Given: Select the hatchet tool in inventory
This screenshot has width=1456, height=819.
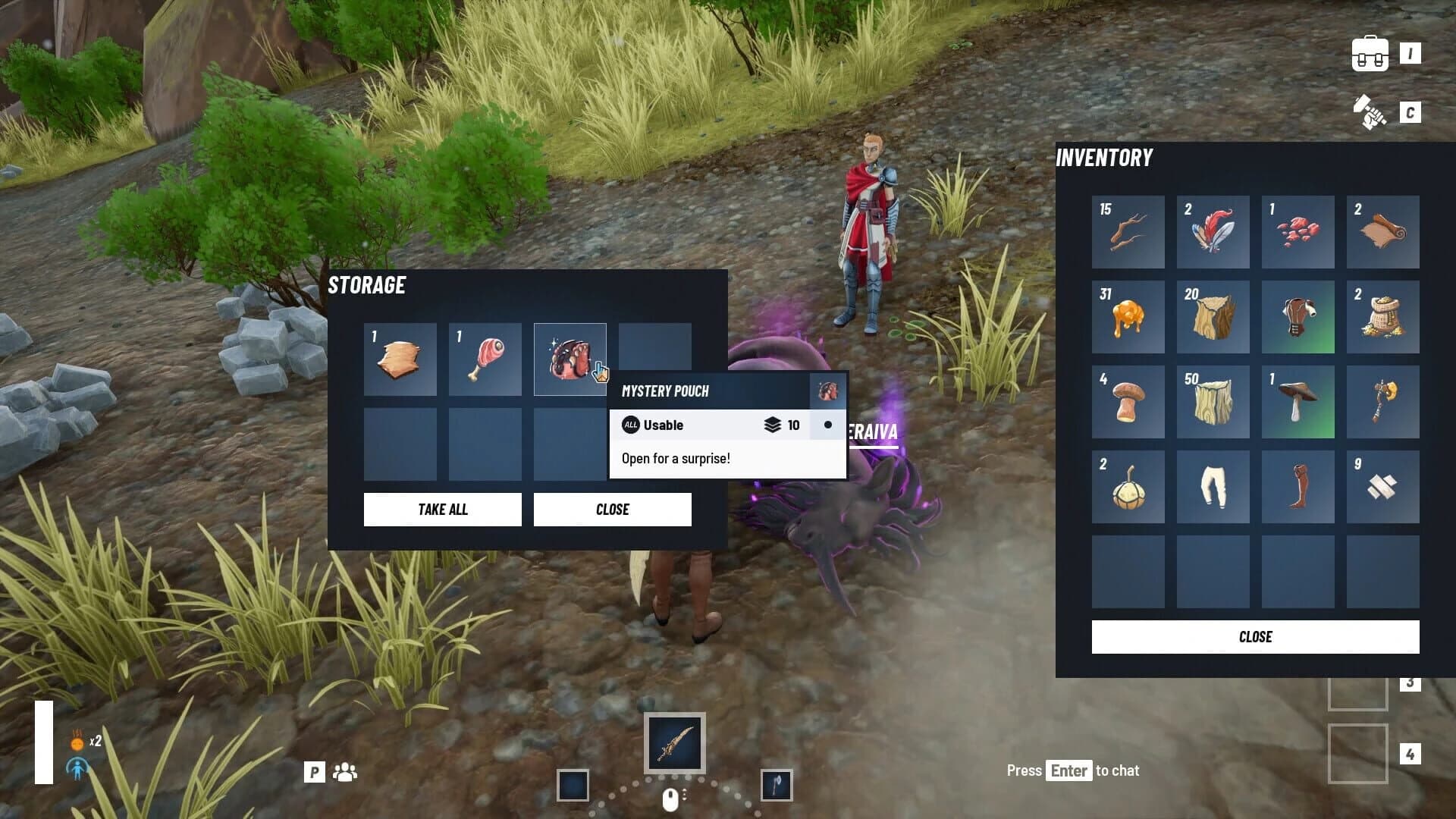Looking at the screenshot, I should click(x=1382, y=402).
